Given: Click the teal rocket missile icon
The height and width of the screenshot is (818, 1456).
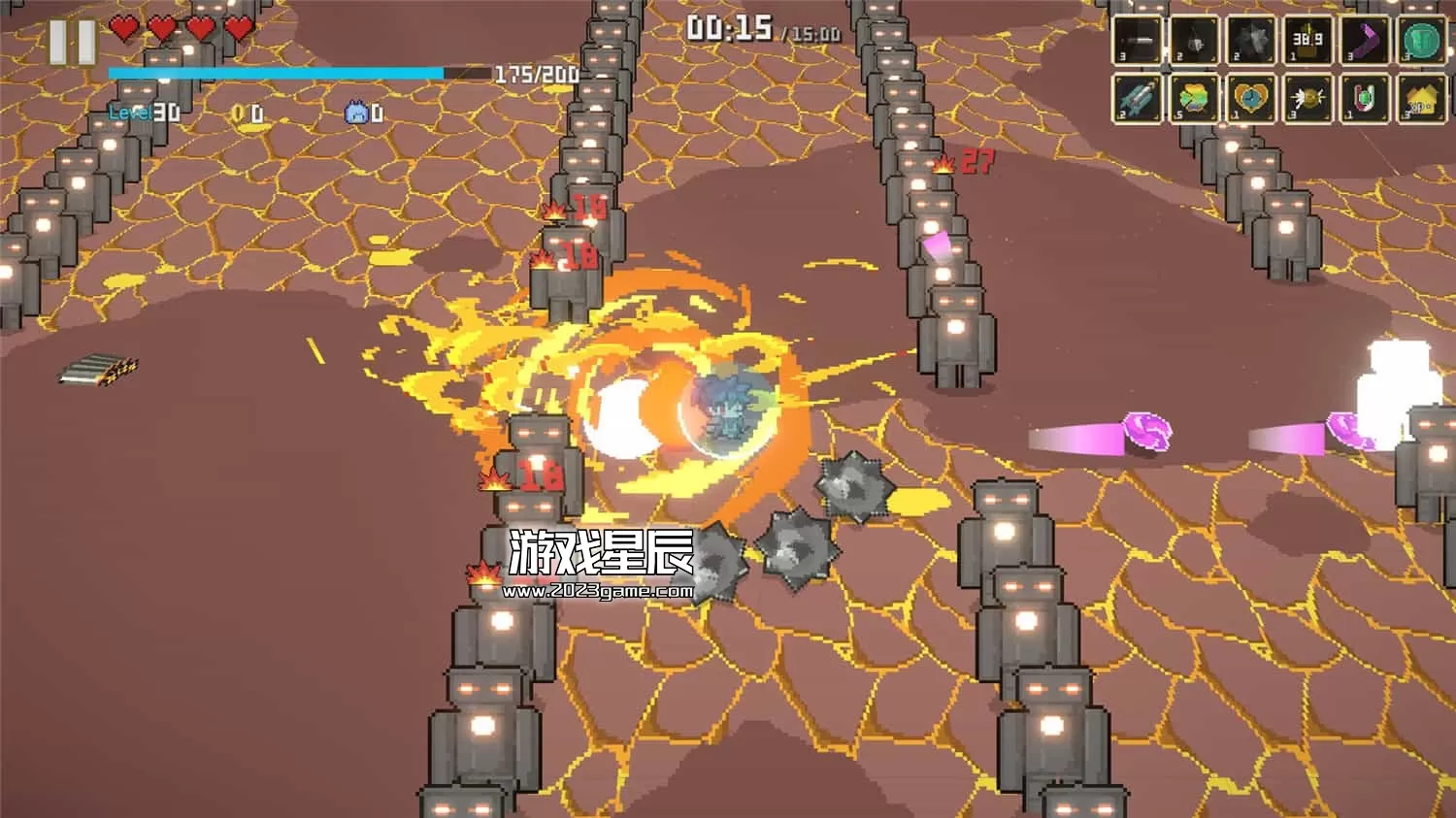Looking at the screenshot, I should click(1138, 98).
